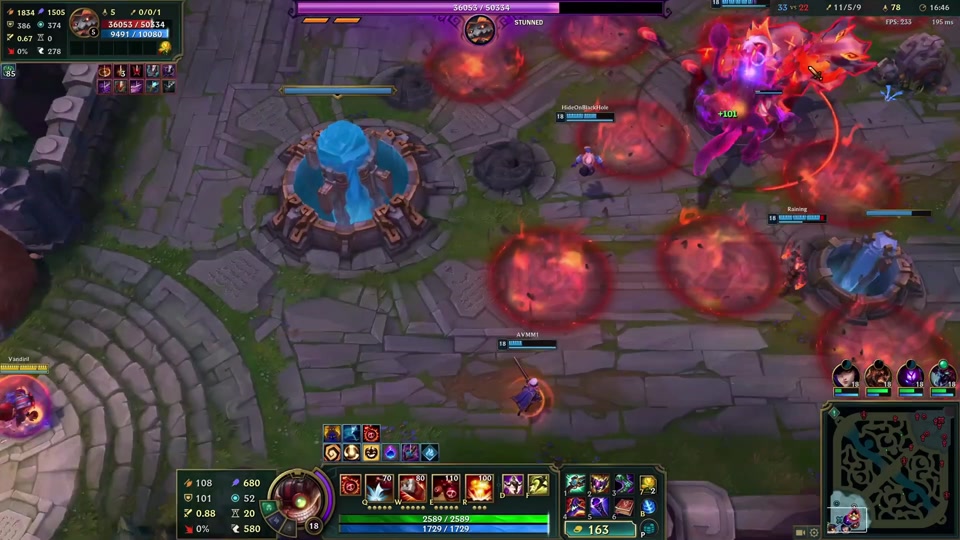Select the rightmost ally portrait above minimap
The height and width of the screenshot is (540, 960).
[943, 374]
